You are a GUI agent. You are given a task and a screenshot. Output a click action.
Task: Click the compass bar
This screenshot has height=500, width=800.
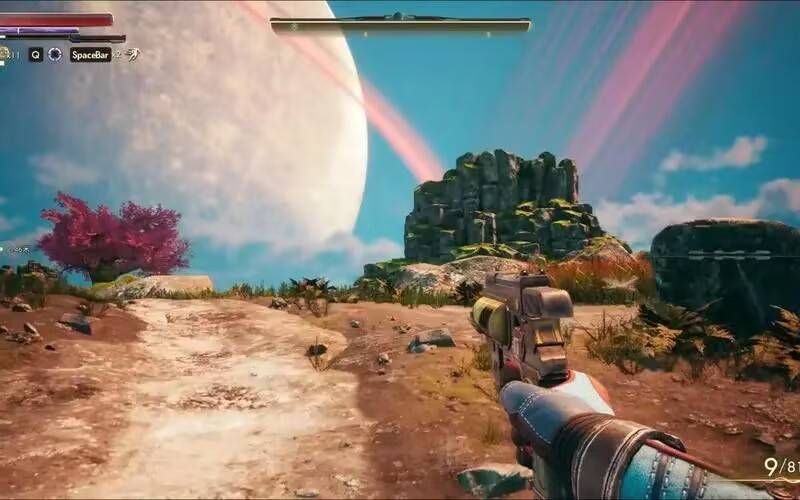[x=400, y=25]
